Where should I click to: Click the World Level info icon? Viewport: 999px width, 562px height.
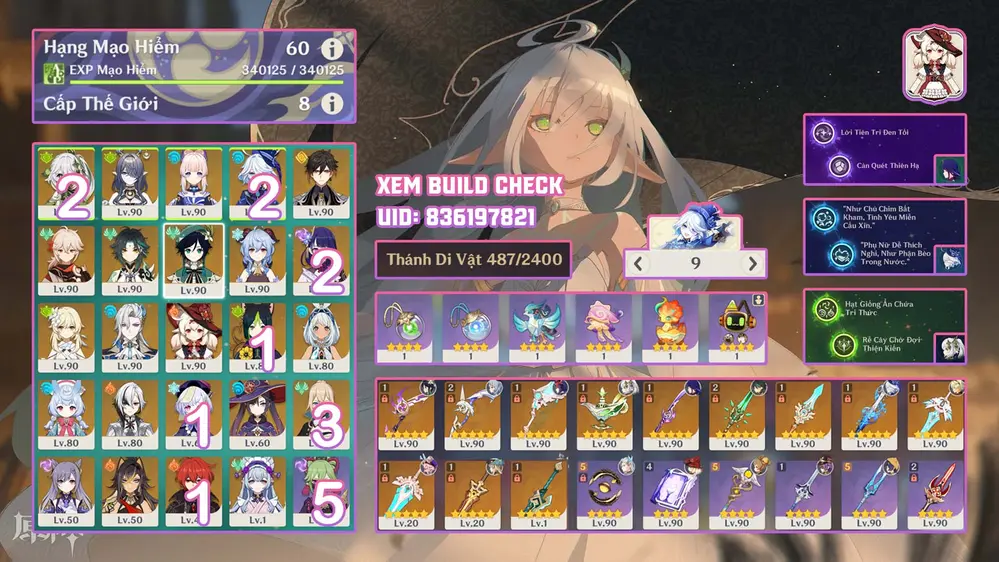point(331,103)
